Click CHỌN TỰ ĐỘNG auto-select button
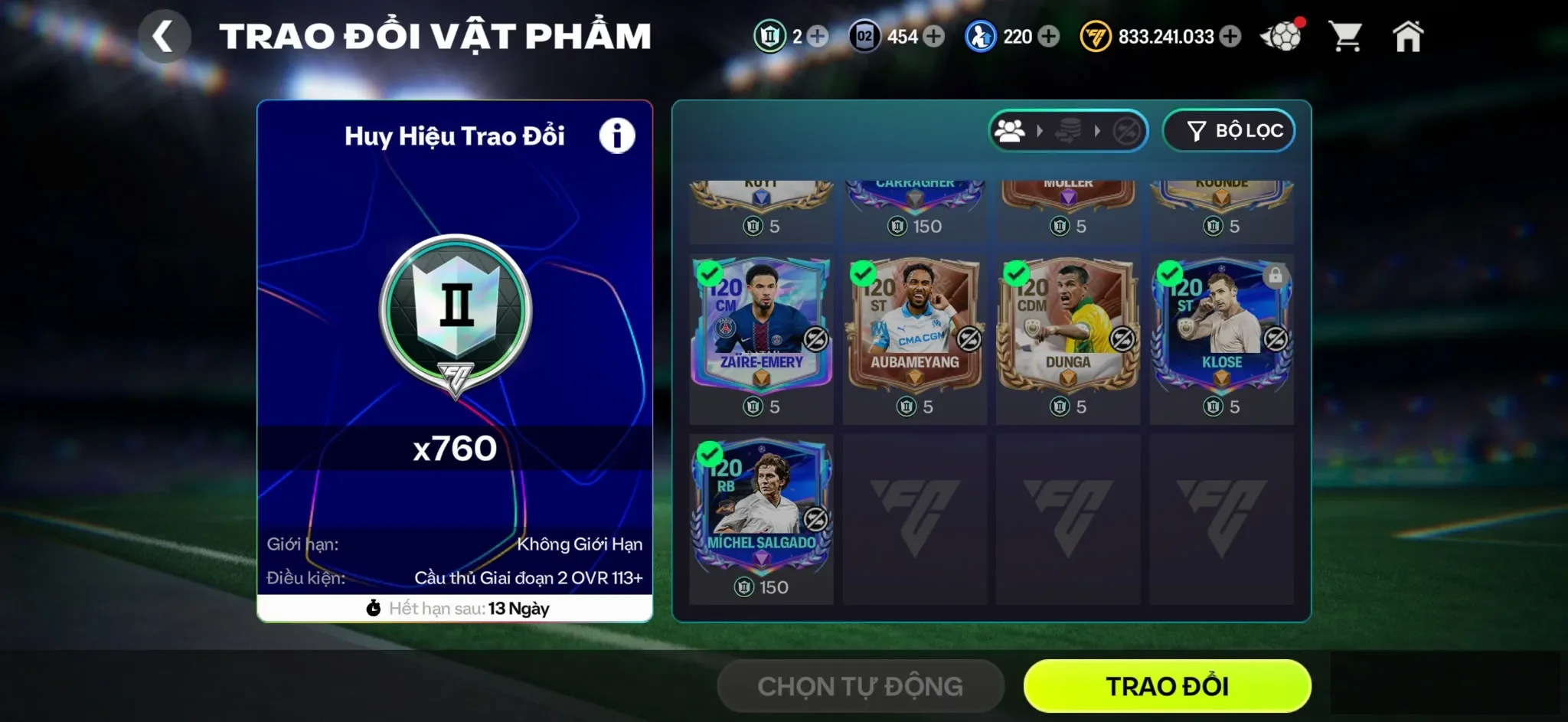1568x722 pixels. tap(859, 685)
